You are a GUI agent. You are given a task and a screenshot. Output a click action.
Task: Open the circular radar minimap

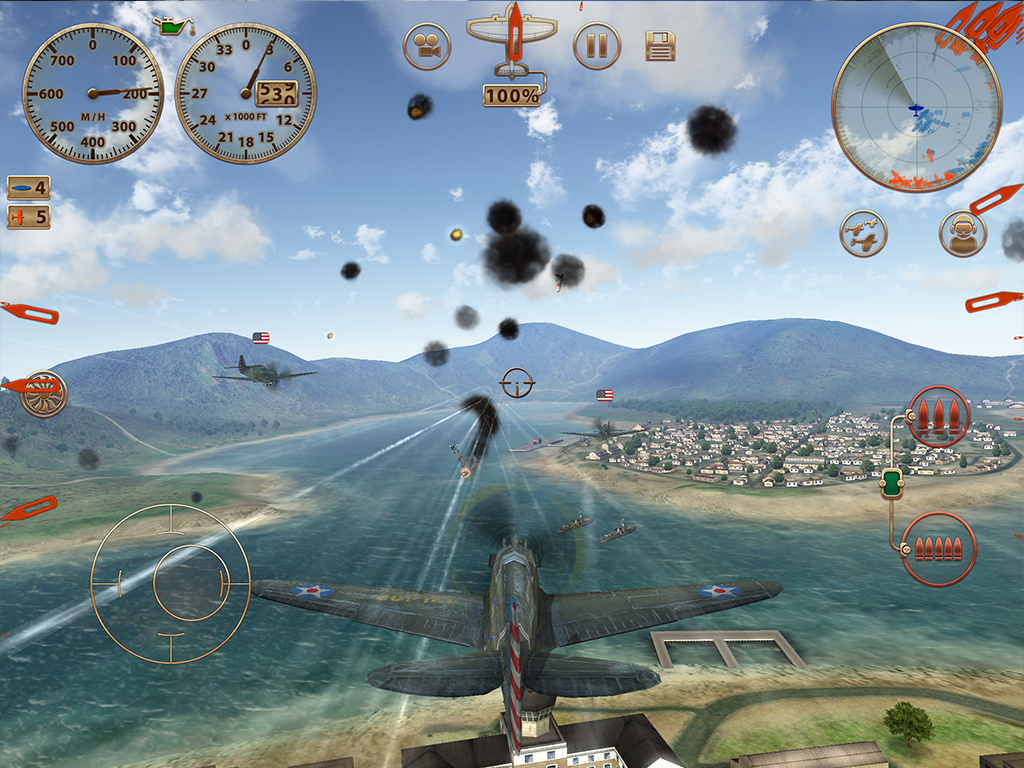916,107
